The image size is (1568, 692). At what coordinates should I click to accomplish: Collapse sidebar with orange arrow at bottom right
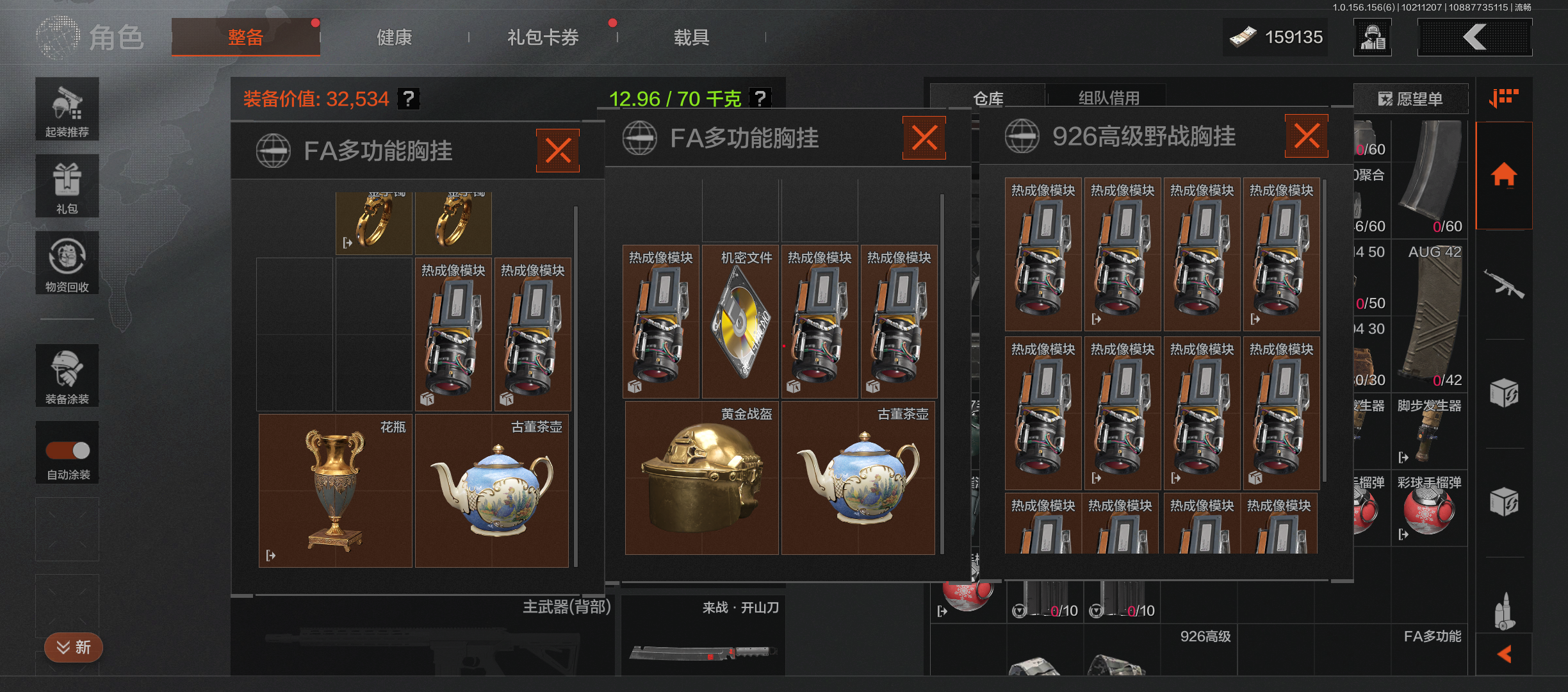point(1504,655)
